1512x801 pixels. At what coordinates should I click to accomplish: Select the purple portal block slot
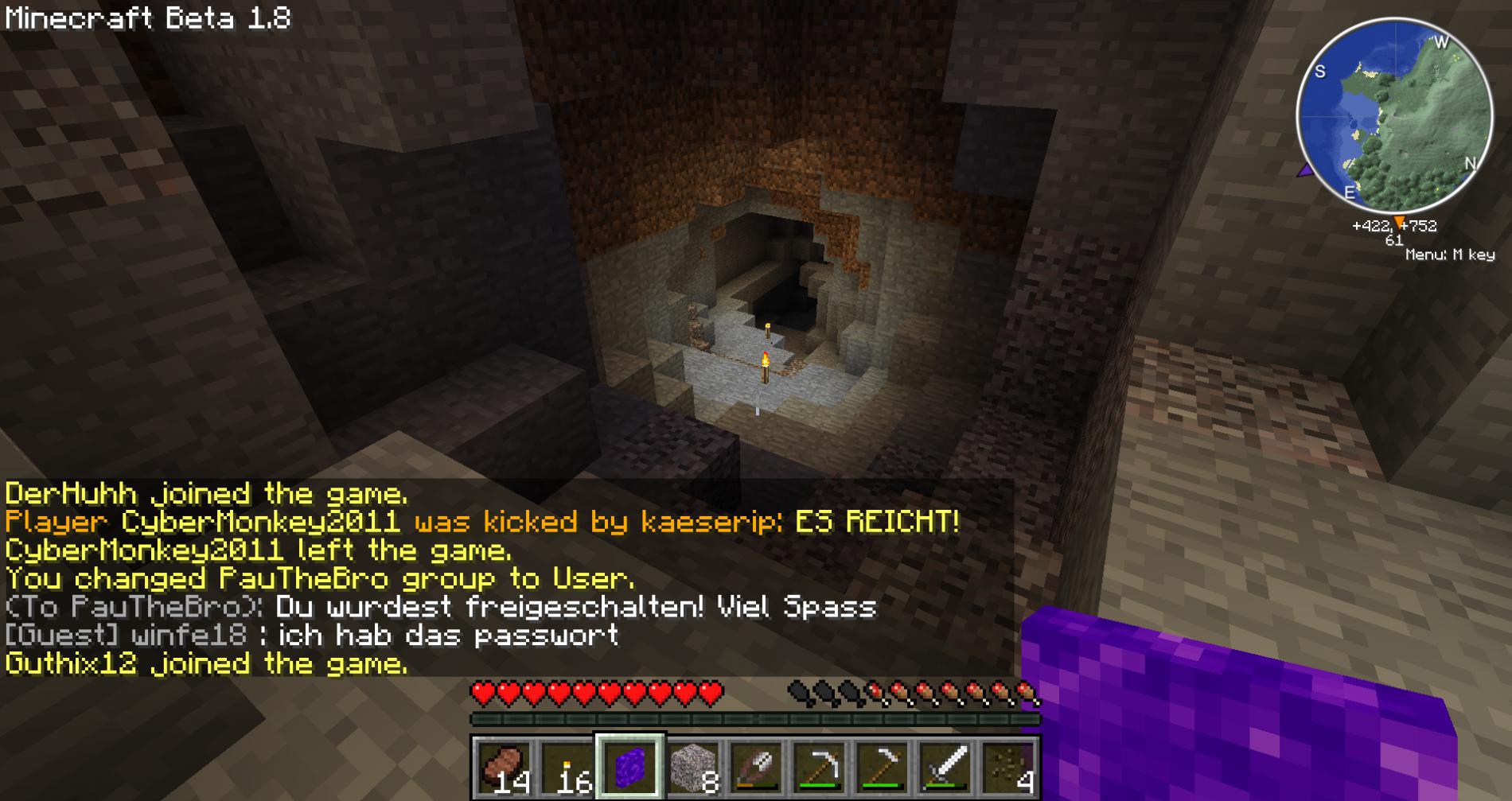630,768
